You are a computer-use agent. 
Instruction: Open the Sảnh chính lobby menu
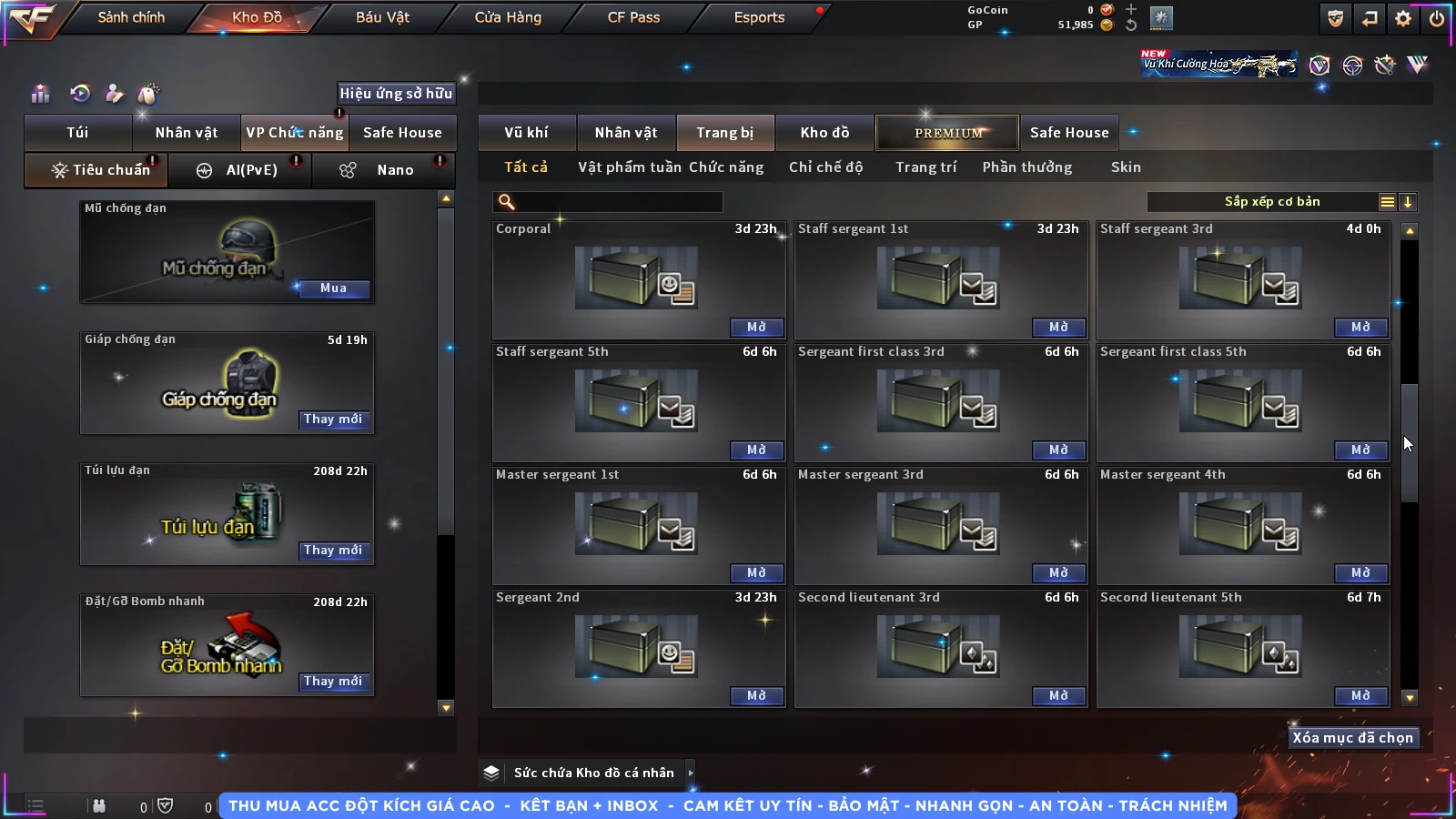(131, 17)
